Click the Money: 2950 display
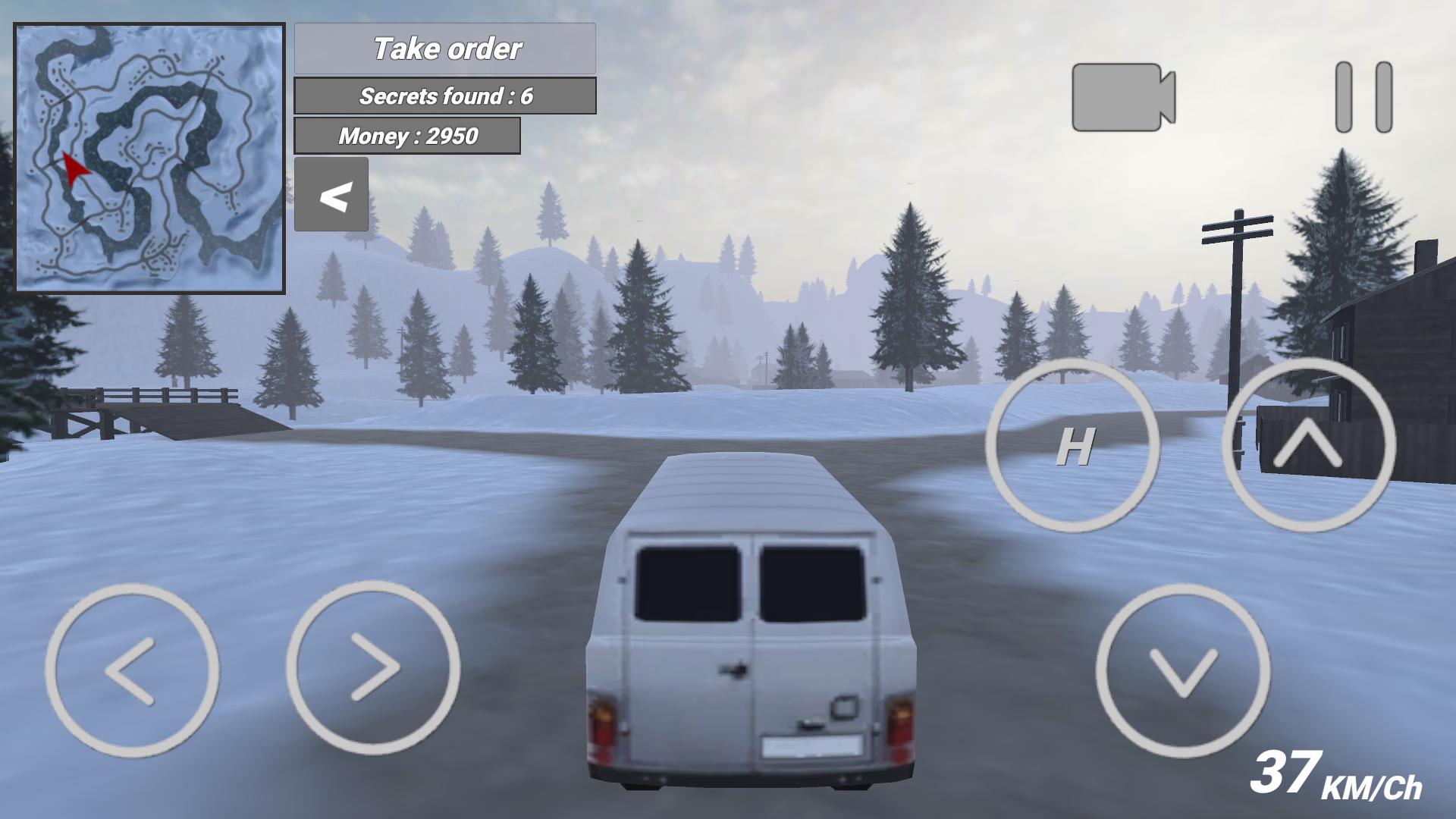This screenshot has width=1456, height=819. click(408, 136)
